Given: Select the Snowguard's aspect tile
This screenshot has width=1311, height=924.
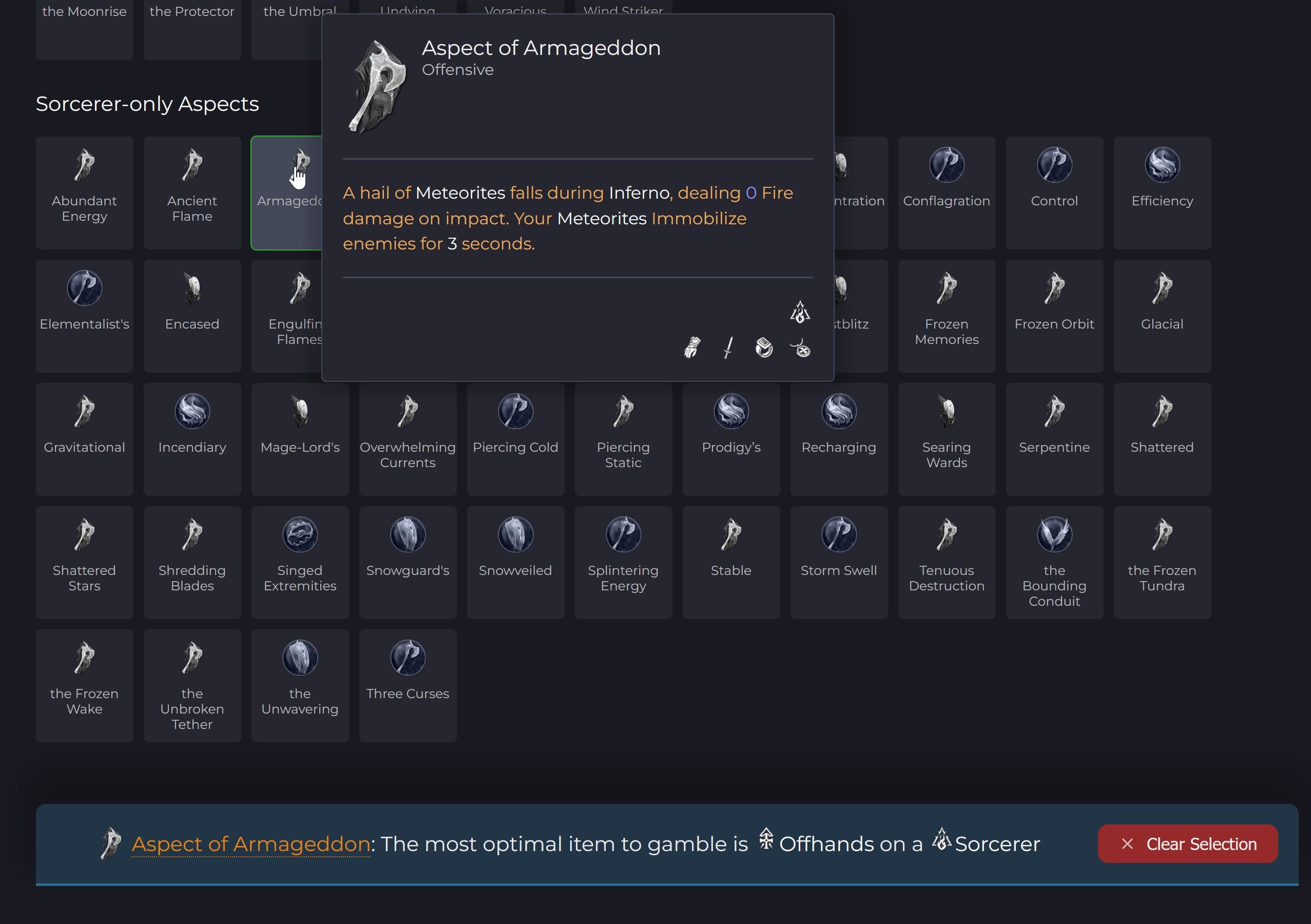Looking at the screenshot, I should (407, 562).
